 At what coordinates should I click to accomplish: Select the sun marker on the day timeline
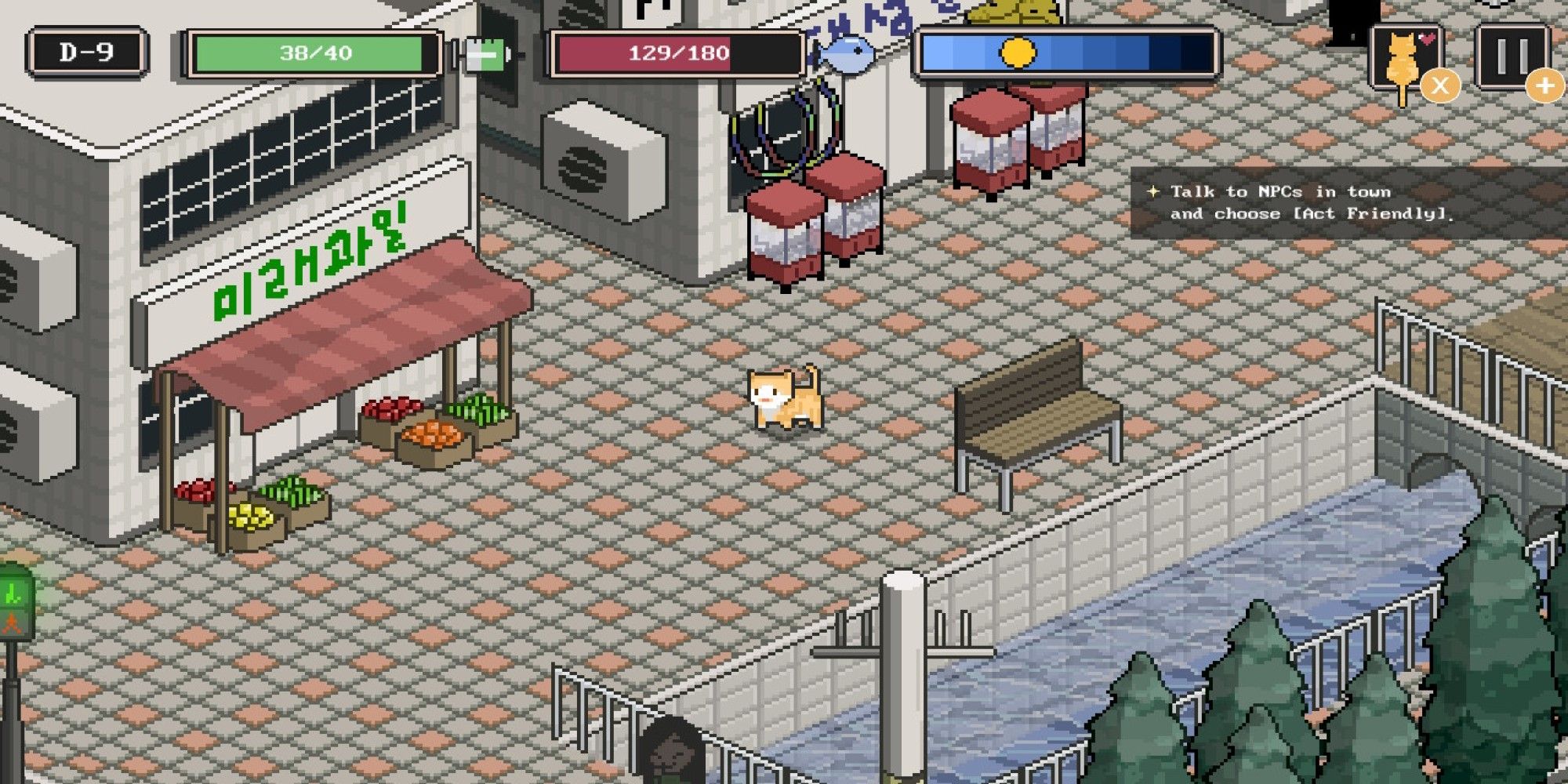1018,53
